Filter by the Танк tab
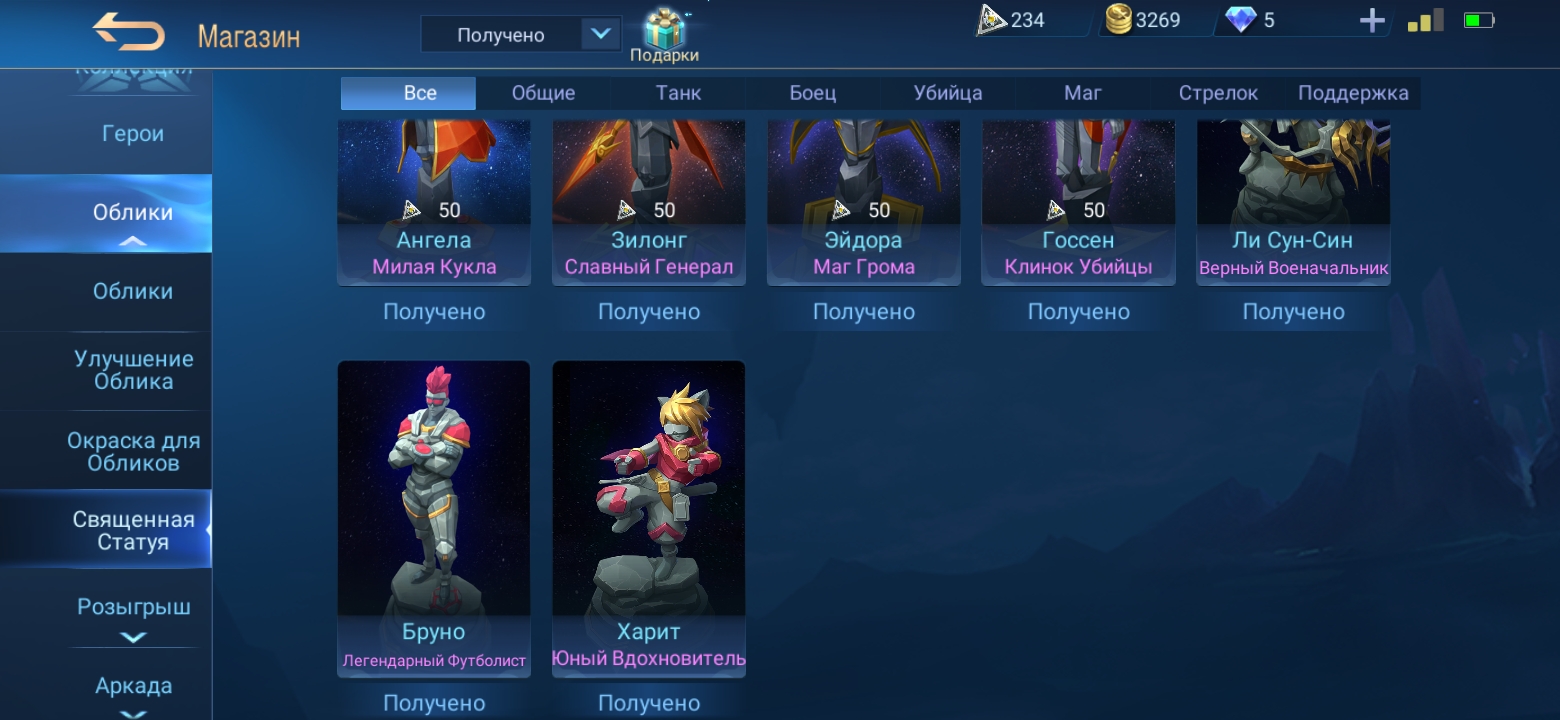The height and width of the screenshot is (720, 1560). pos(678,93)
